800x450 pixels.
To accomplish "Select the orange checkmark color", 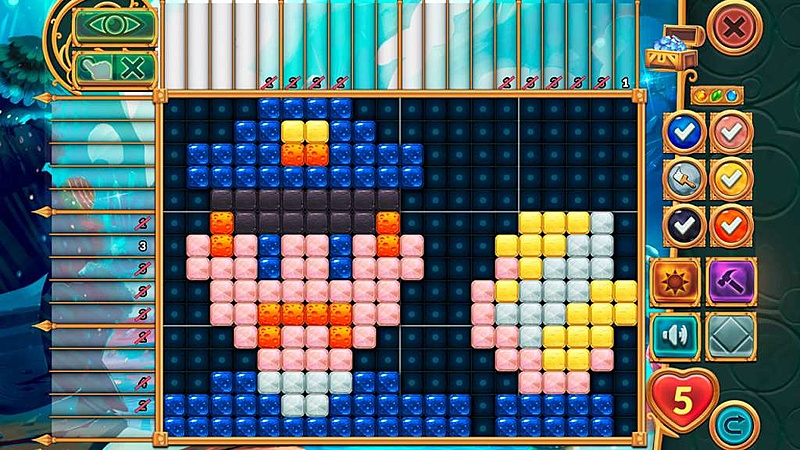I will [x=730, y=223].
